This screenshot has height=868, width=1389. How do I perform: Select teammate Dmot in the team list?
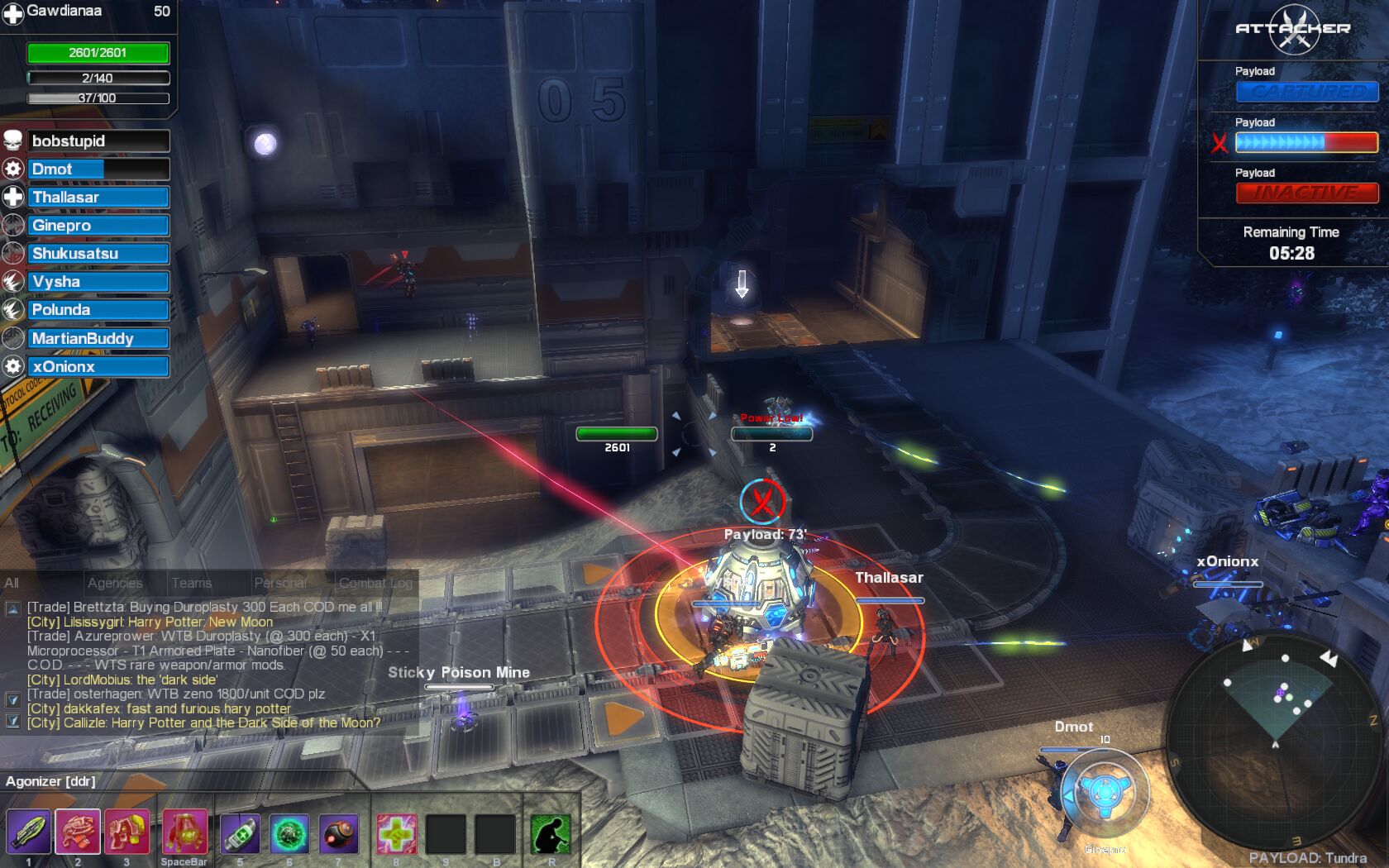(x=98, y=169)
